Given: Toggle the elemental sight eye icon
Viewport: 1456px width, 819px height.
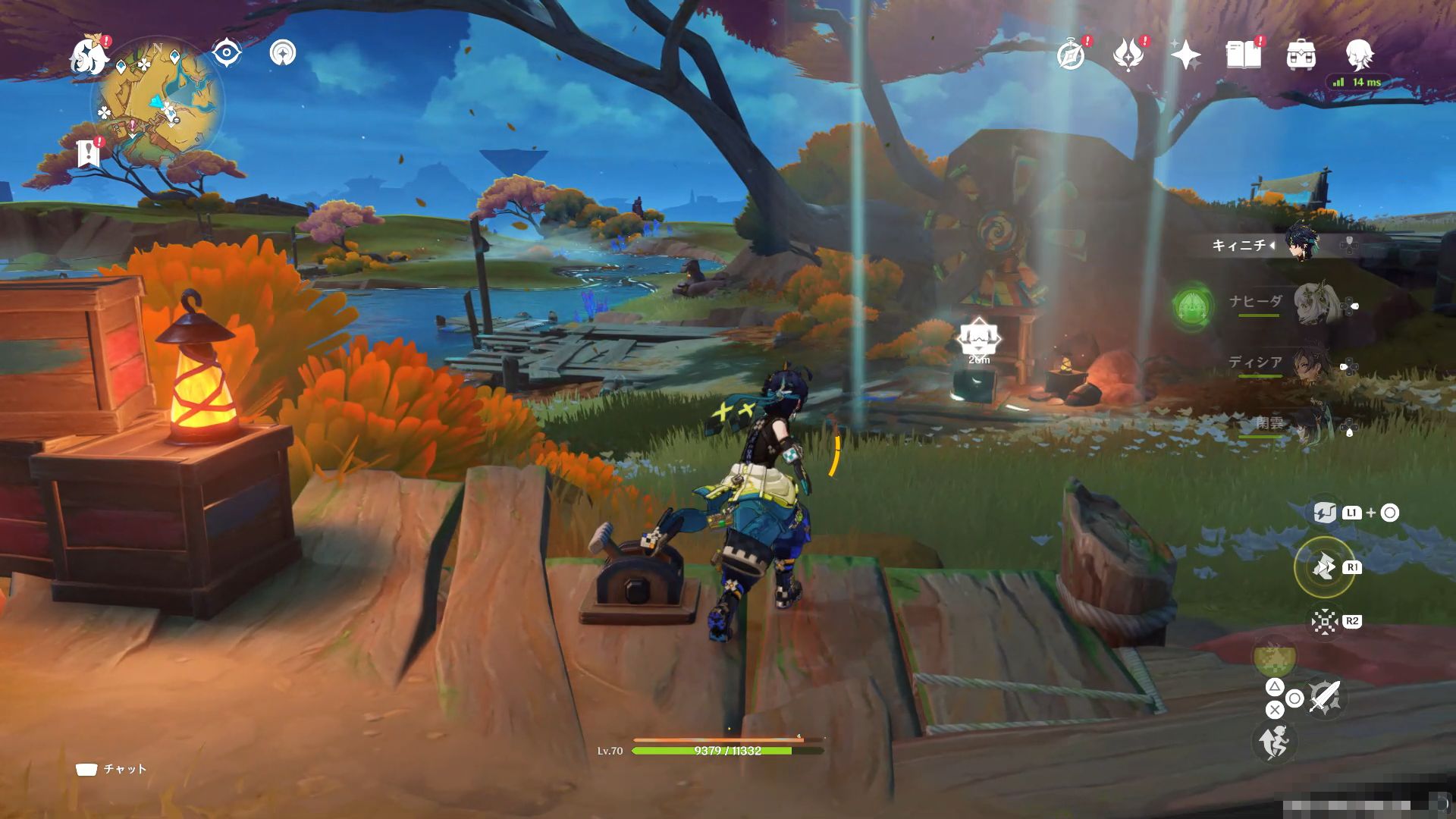Looking at the screenshot, I should coord(226,53).
